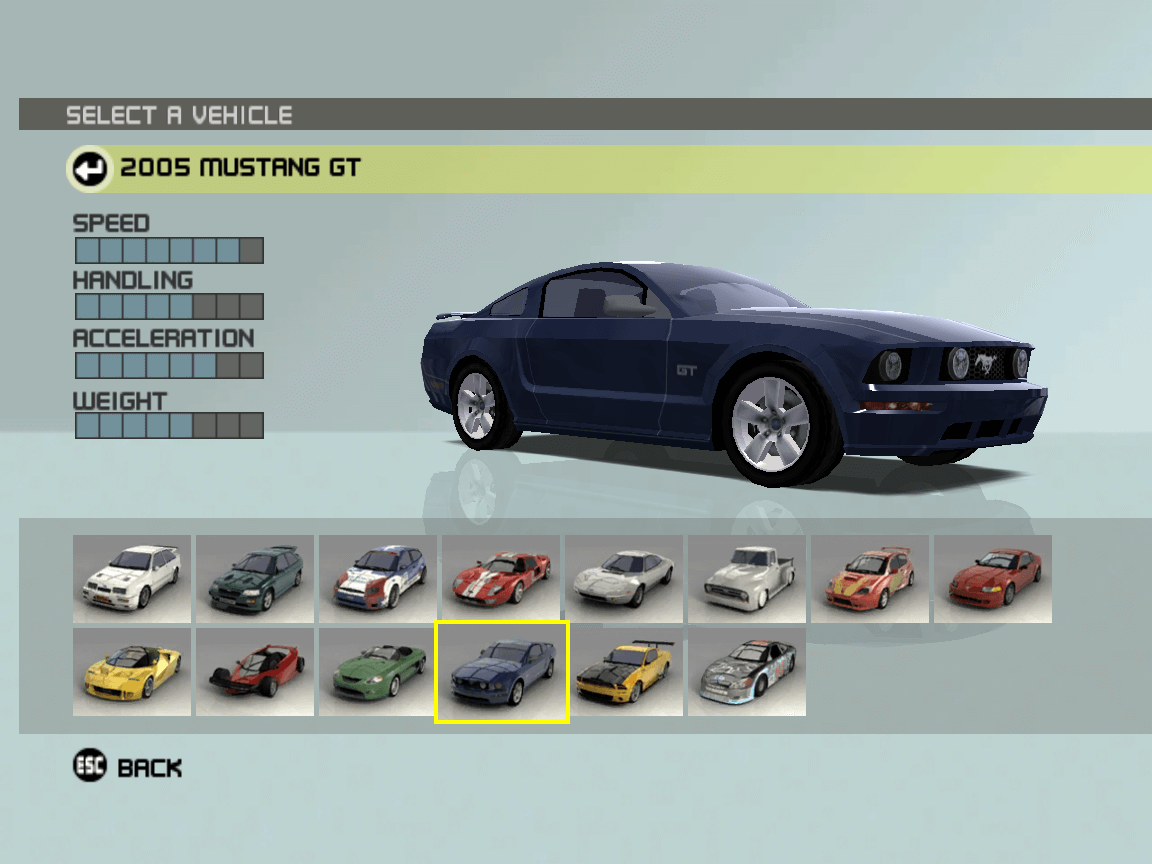The width and height of the screenshot is (1152, 864).
Task: Choose the silver classic coupe thumbnail
Action: click(624, 579)
